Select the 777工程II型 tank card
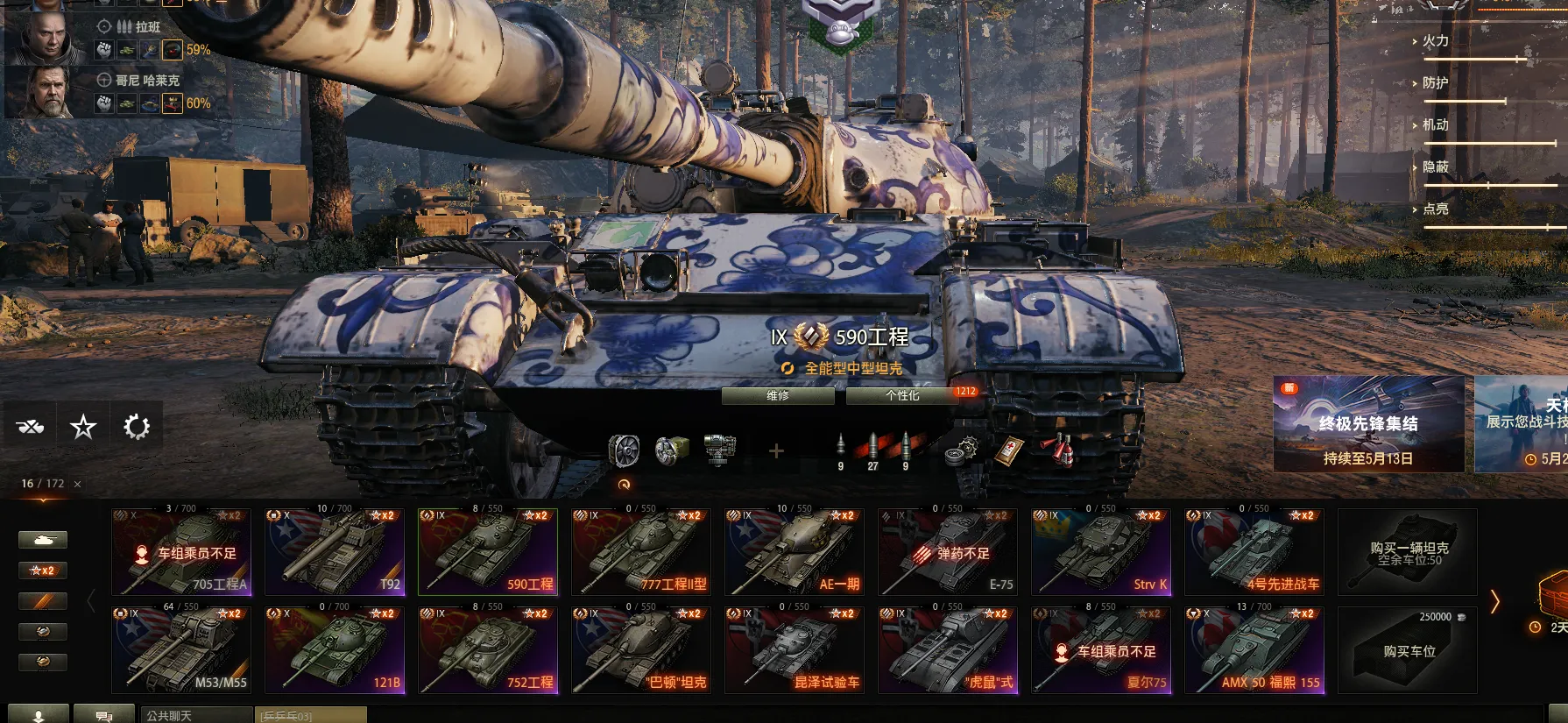Image resolution: width=1568 pixels, height=723 pixels. point(641,553)
